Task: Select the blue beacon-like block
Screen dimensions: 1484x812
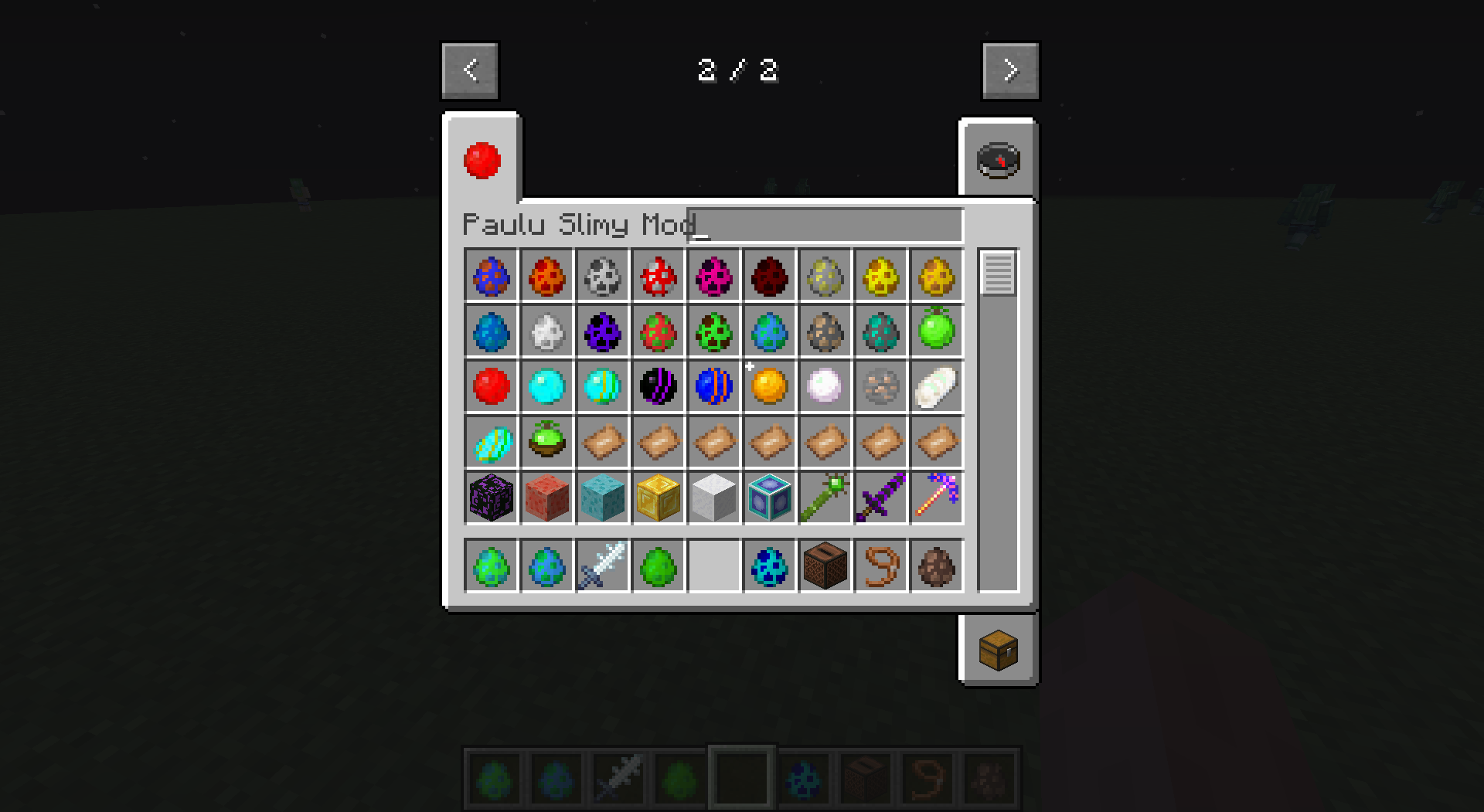Action: (769, 497)
